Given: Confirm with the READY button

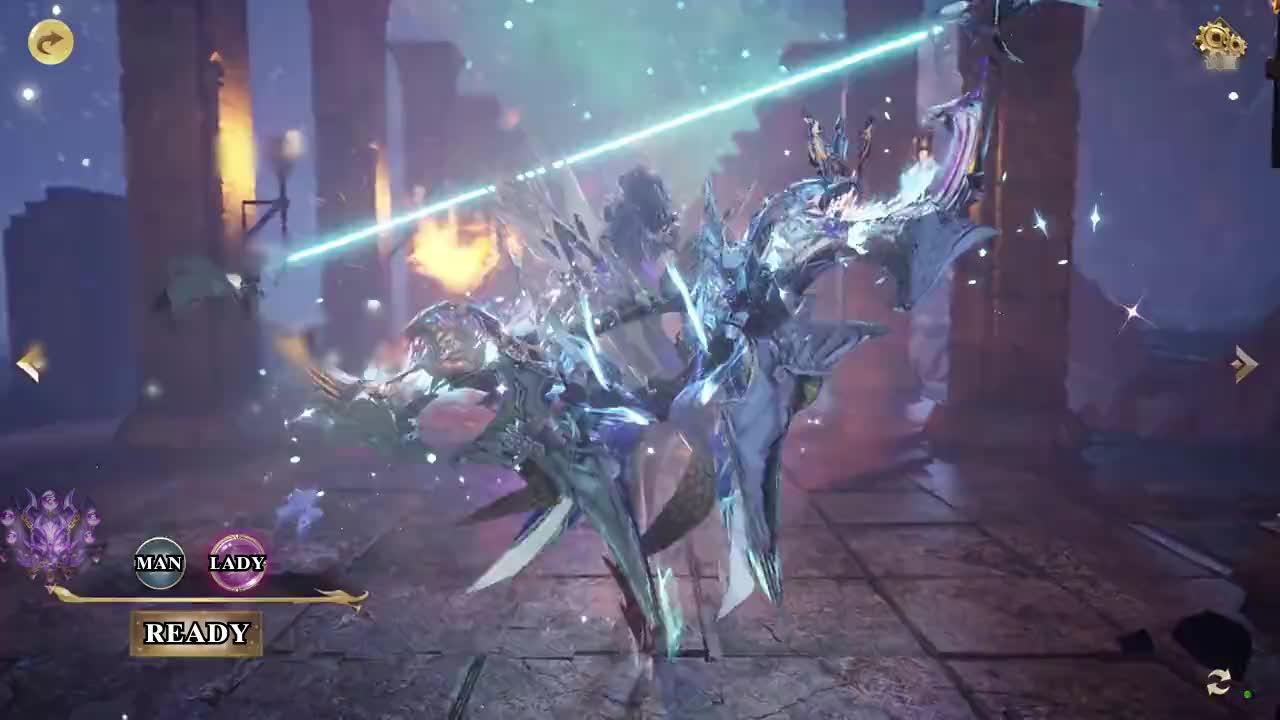Looking at the screenshot, I should coord(196,633).
